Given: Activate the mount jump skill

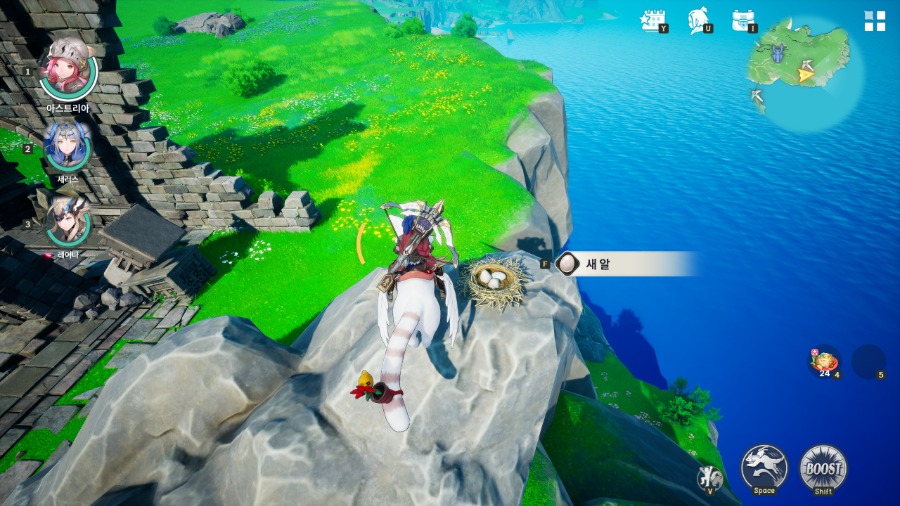Looking at the screenshot, I should pos(764,467).
